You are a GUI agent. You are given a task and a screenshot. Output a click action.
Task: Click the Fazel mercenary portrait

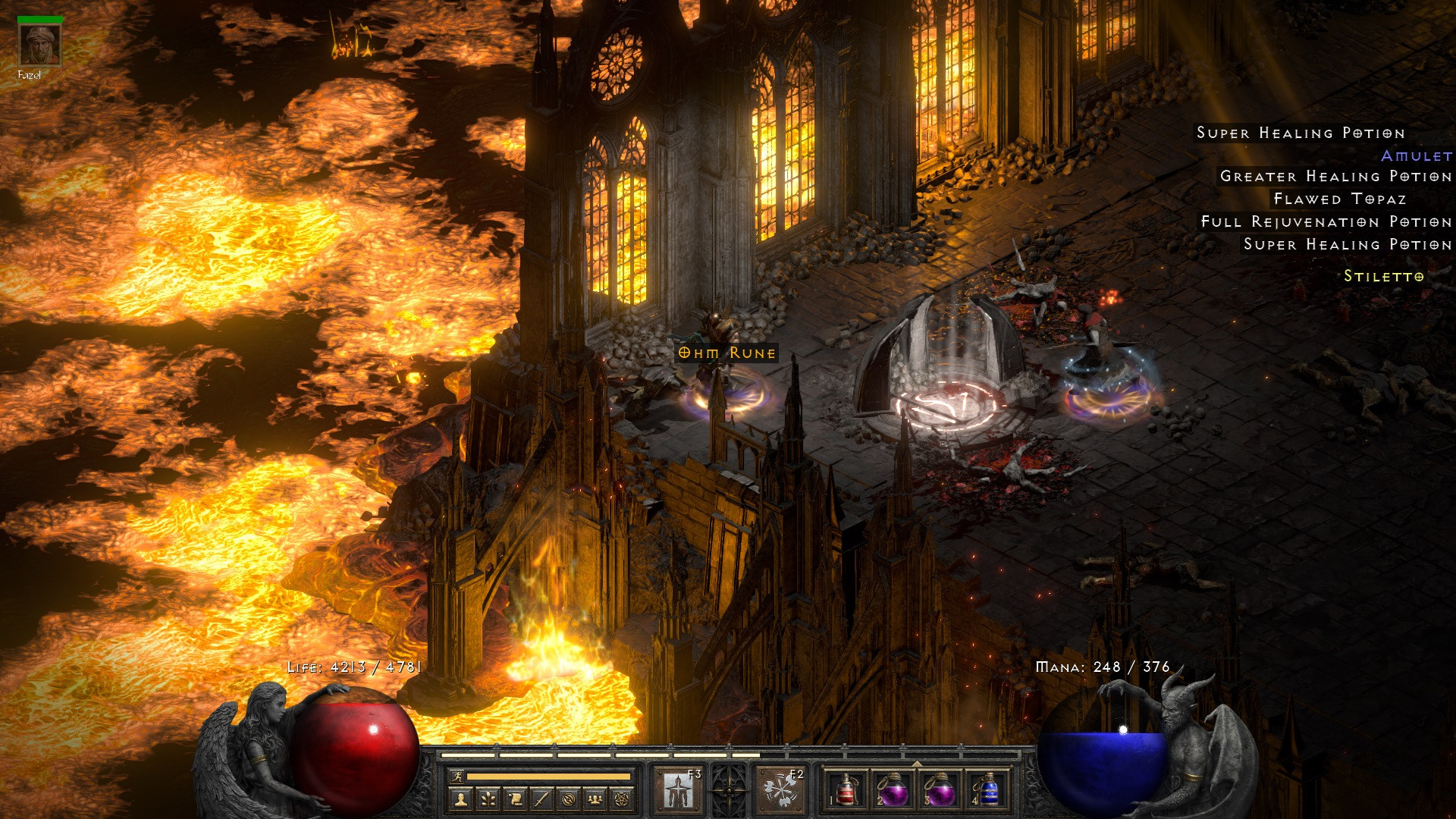(x=39, y=45)
